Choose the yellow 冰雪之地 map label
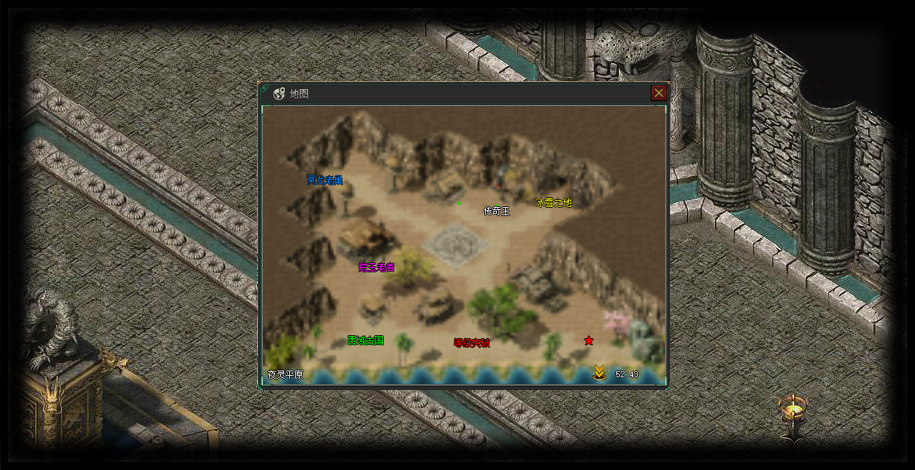 coord(553,202)
